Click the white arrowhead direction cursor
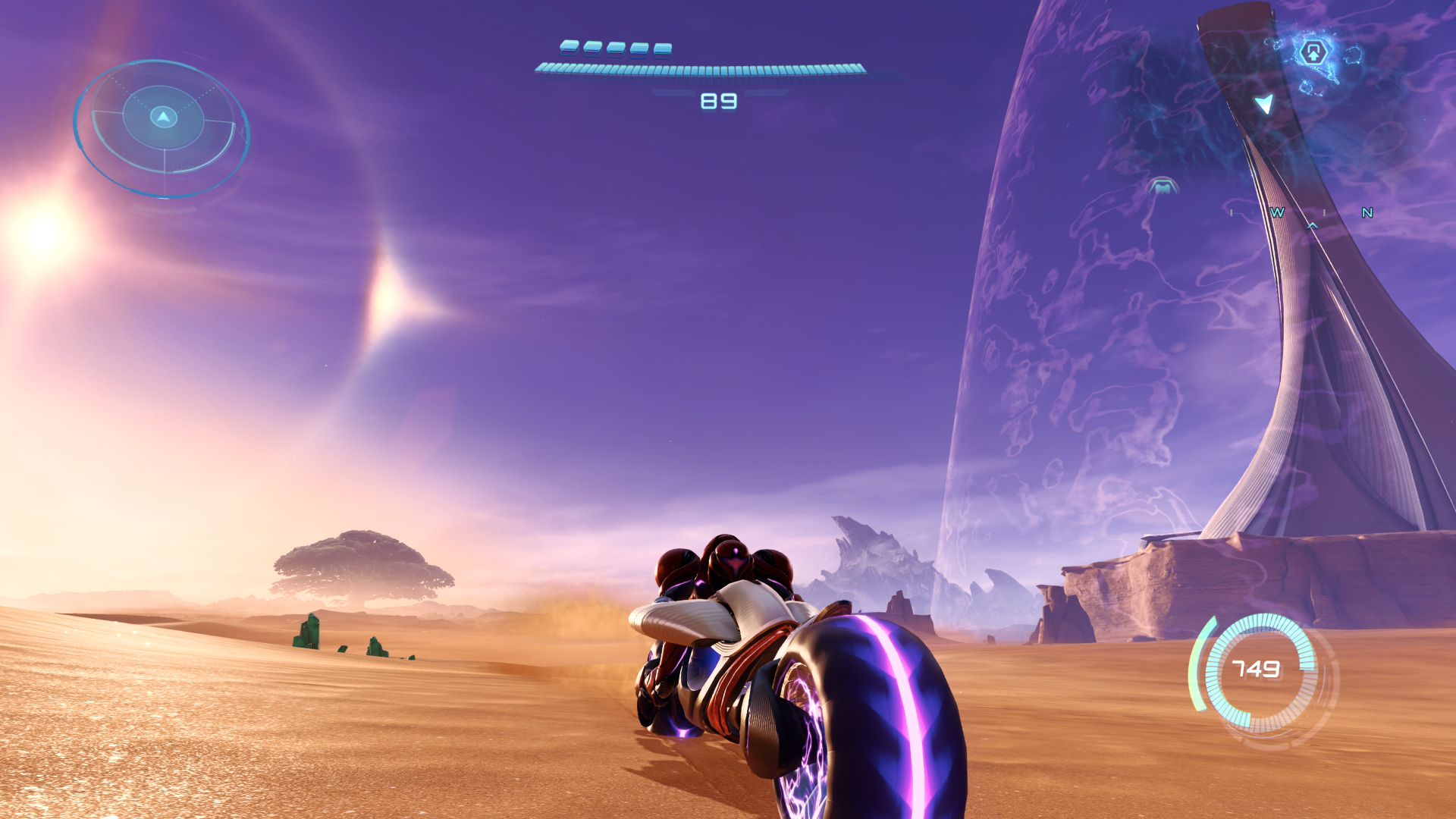This screenshot has width=1456, height=819. [1264, 103]
